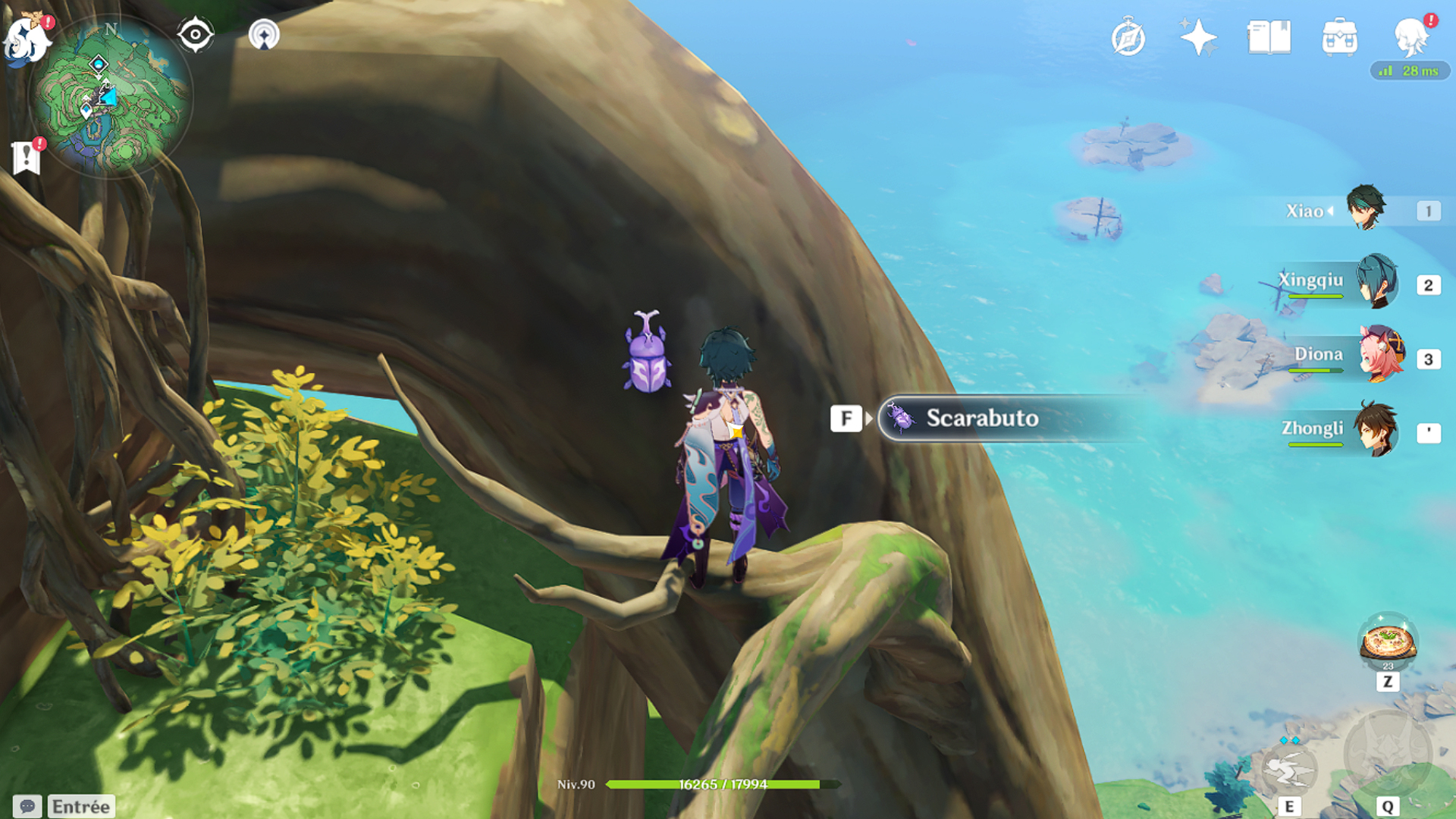Switch to party member Diona
1456x819 pixels.
click(x=1380, y=355)
